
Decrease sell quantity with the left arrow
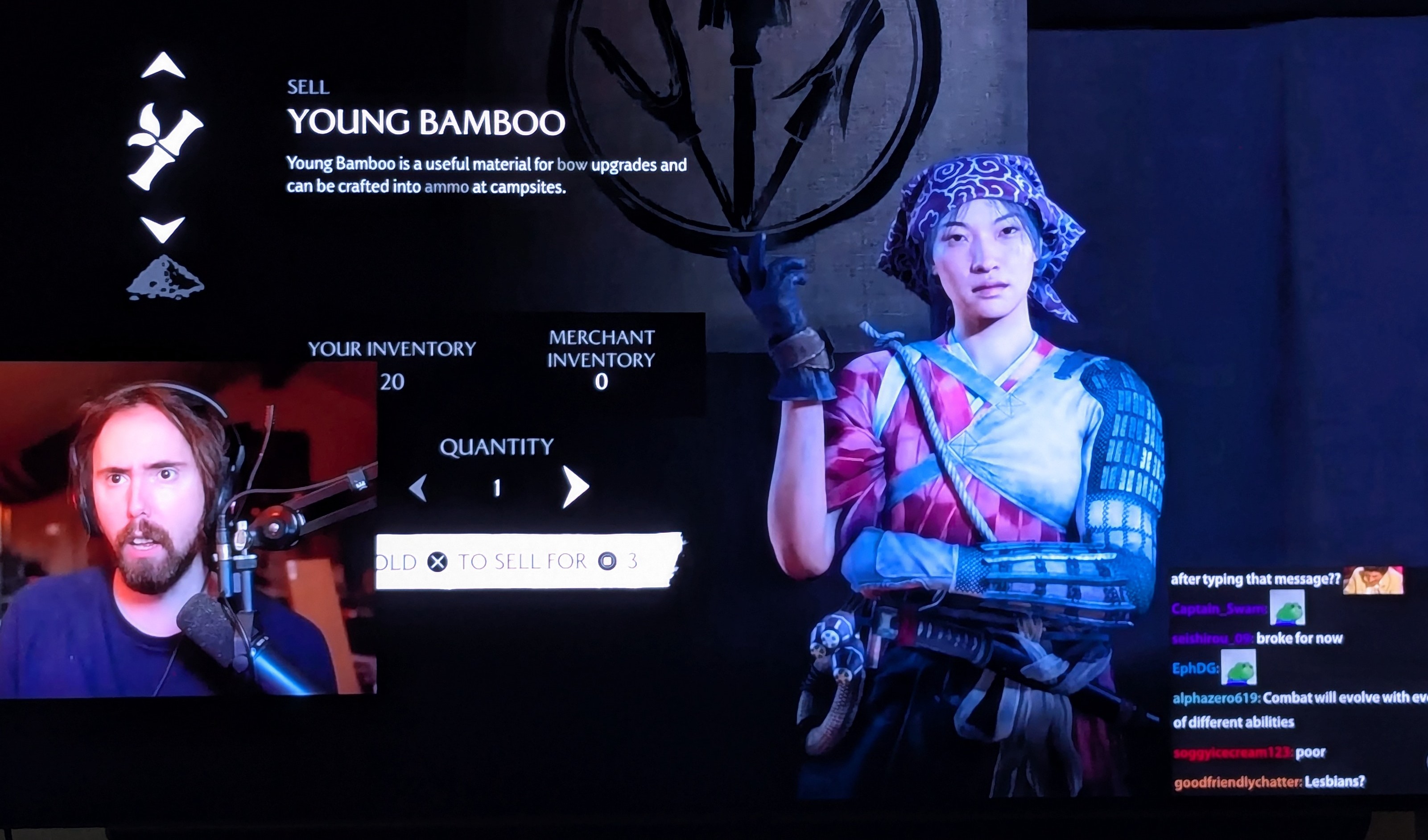click(x=419, y=488)
